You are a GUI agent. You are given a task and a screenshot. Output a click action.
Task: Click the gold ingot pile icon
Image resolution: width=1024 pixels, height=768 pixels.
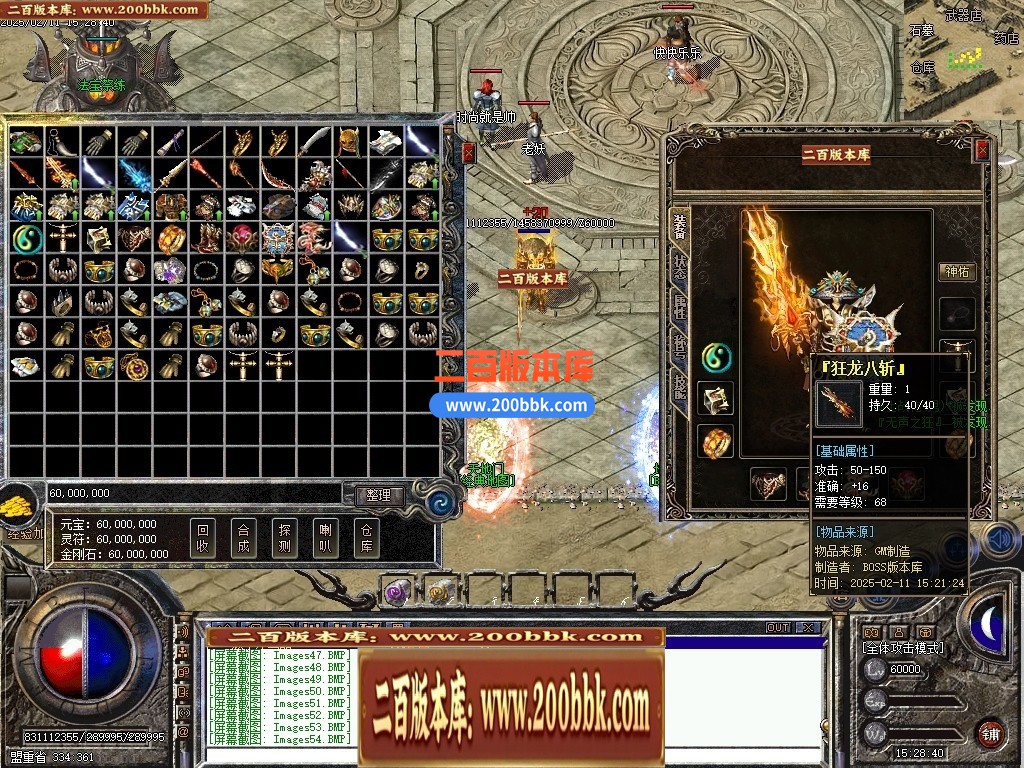click(19, 506)
